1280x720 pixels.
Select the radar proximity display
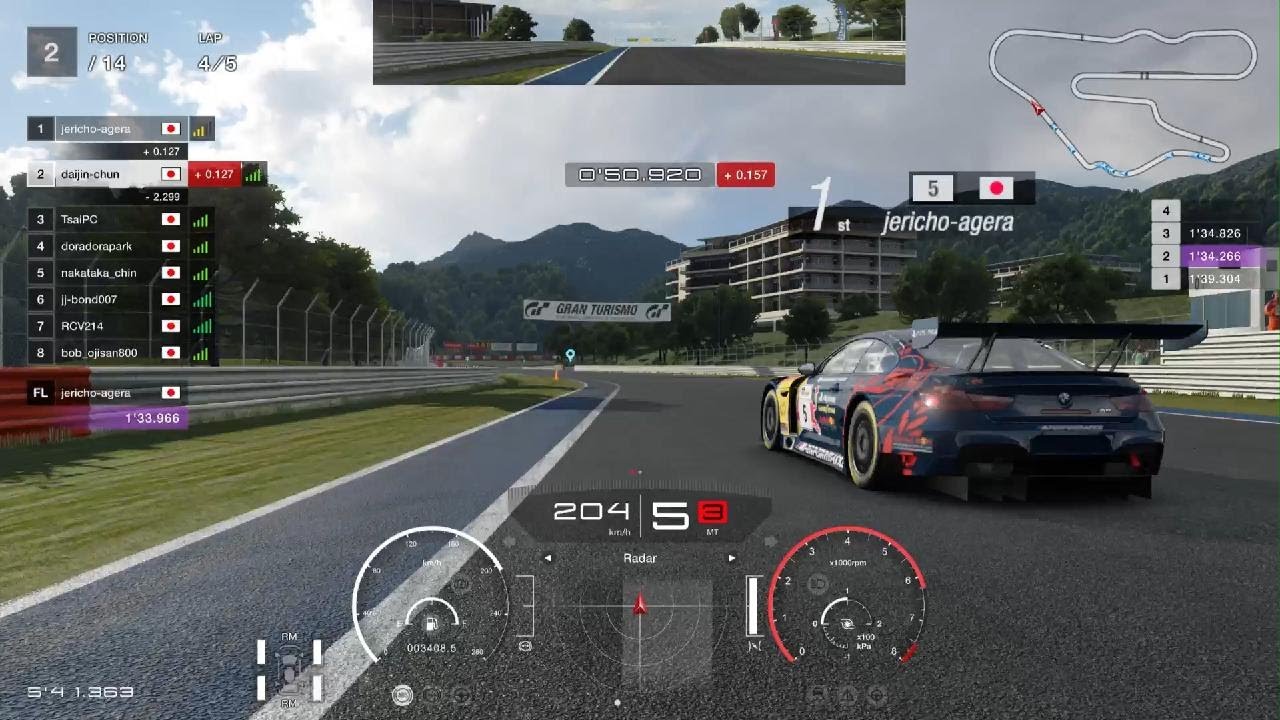(x=639, y=615)
